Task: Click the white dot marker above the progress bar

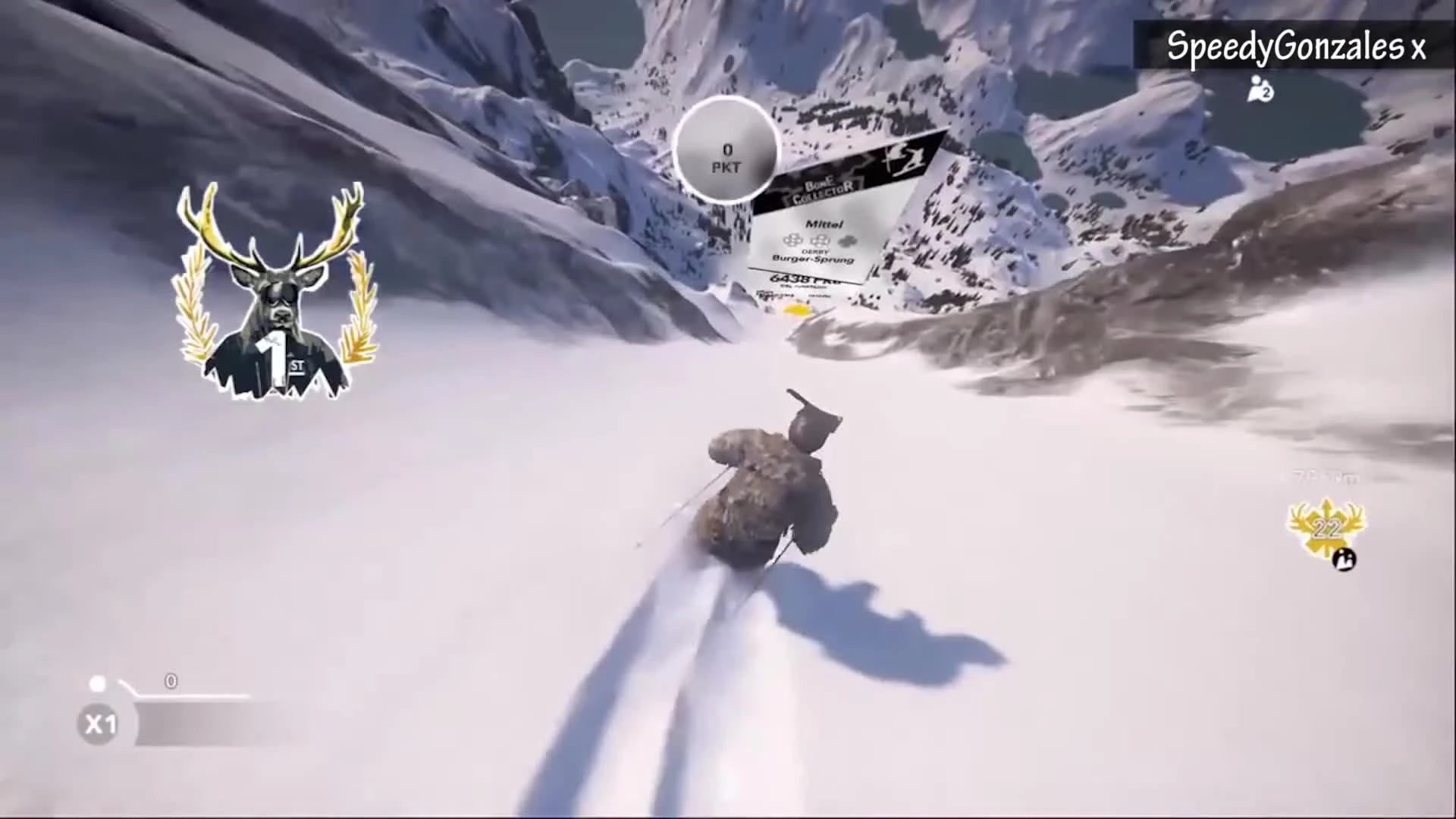Action: (x=97, y=682)
